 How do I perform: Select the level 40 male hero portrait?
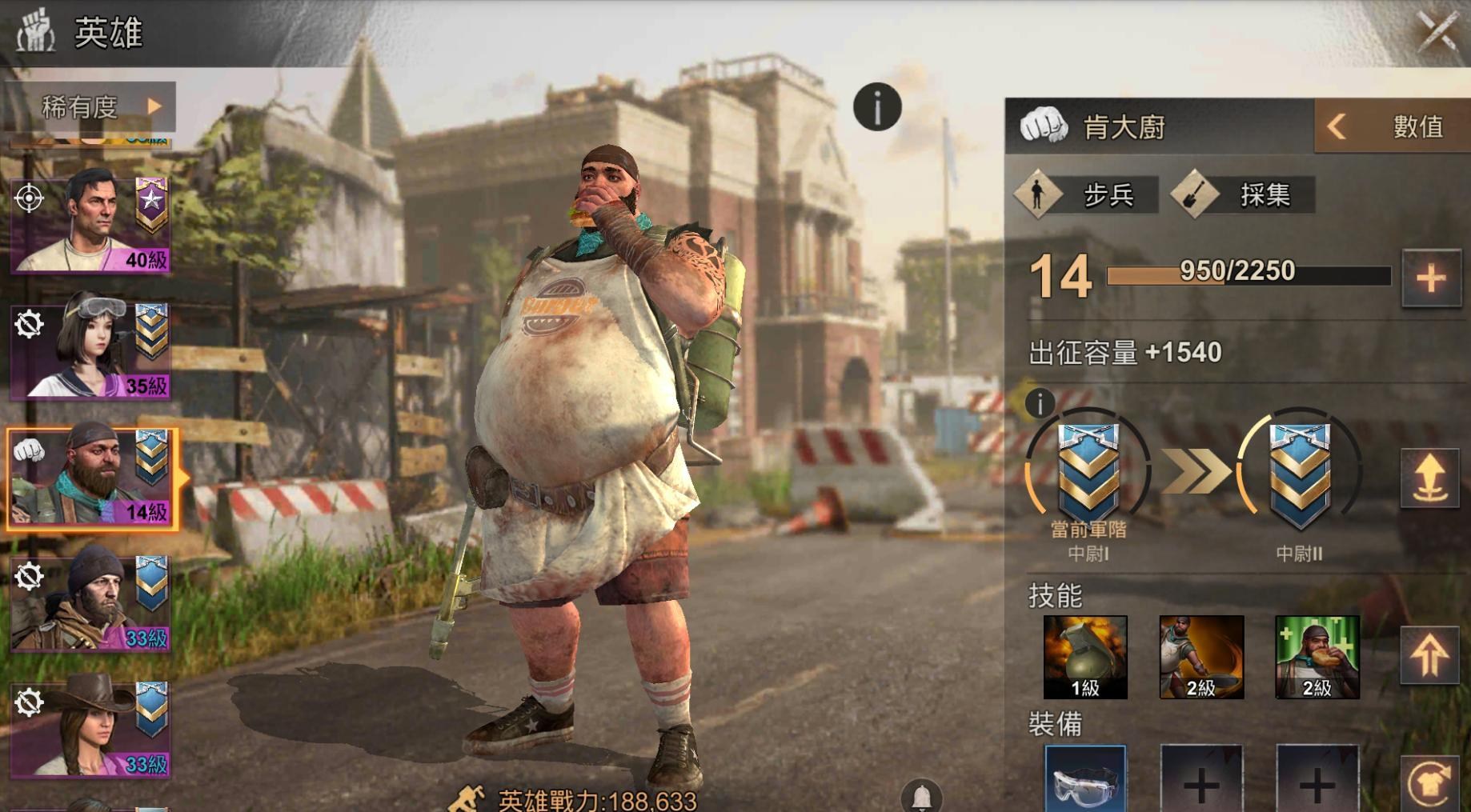pos(90,222)
